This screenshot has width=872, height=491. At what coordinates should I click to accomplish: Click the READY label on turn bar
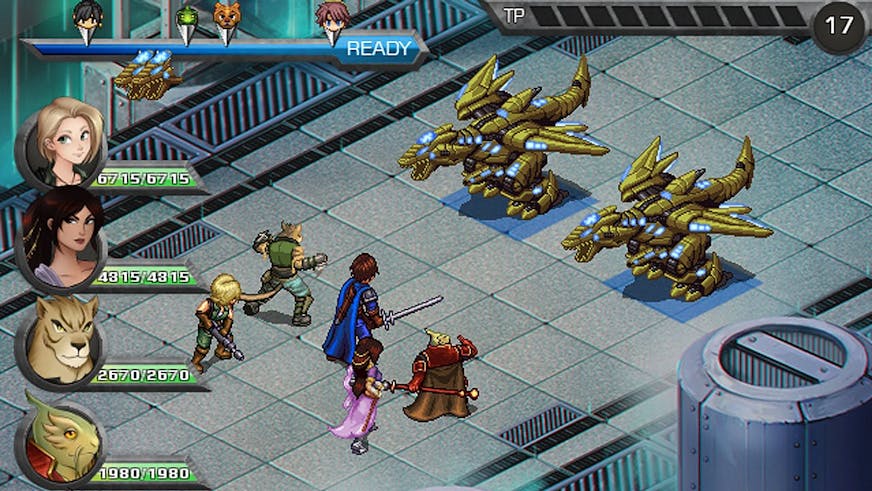(378, 48)
